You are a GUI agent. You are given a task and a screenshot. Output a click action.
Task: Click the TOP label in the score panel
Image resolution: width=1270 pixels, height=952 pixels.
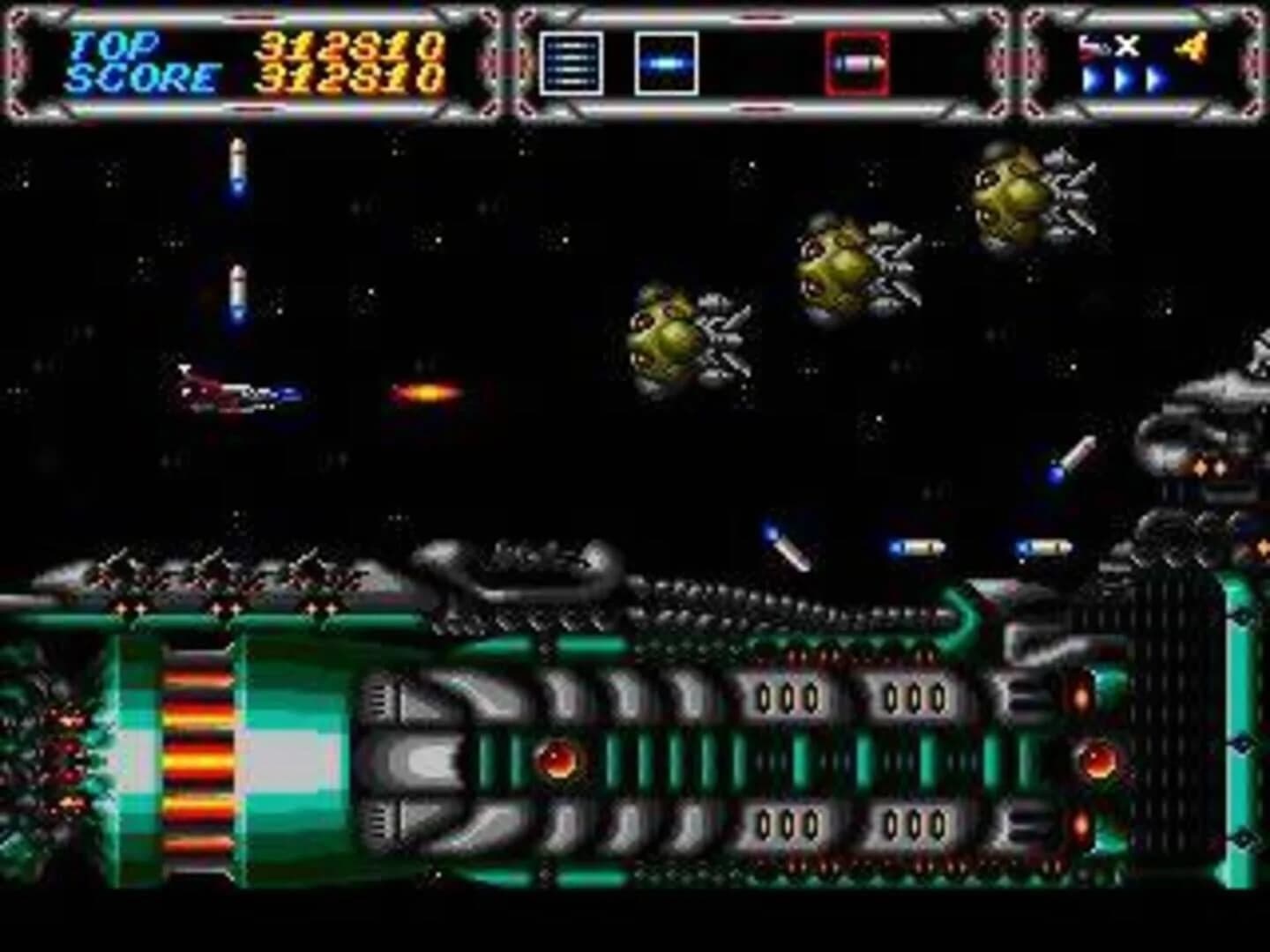pos(115,42)
